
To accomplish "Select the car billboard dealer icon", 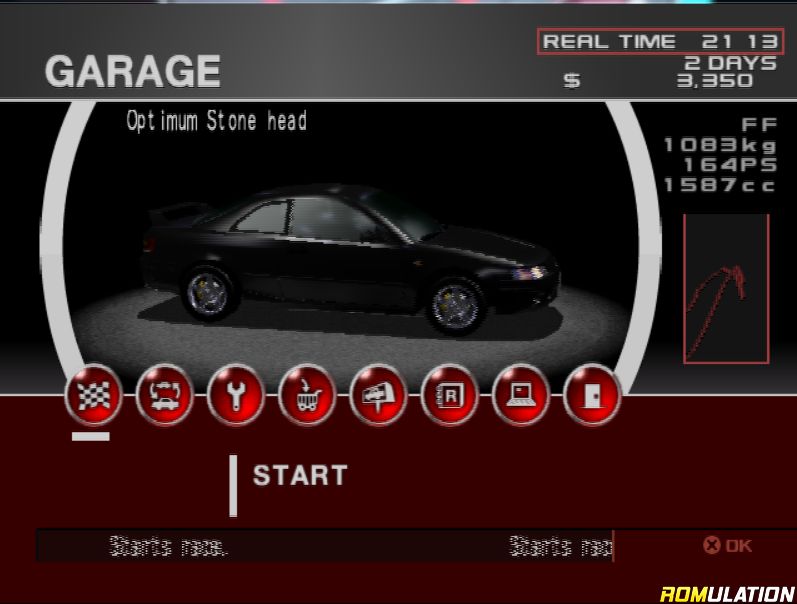I will coord(378,396).
